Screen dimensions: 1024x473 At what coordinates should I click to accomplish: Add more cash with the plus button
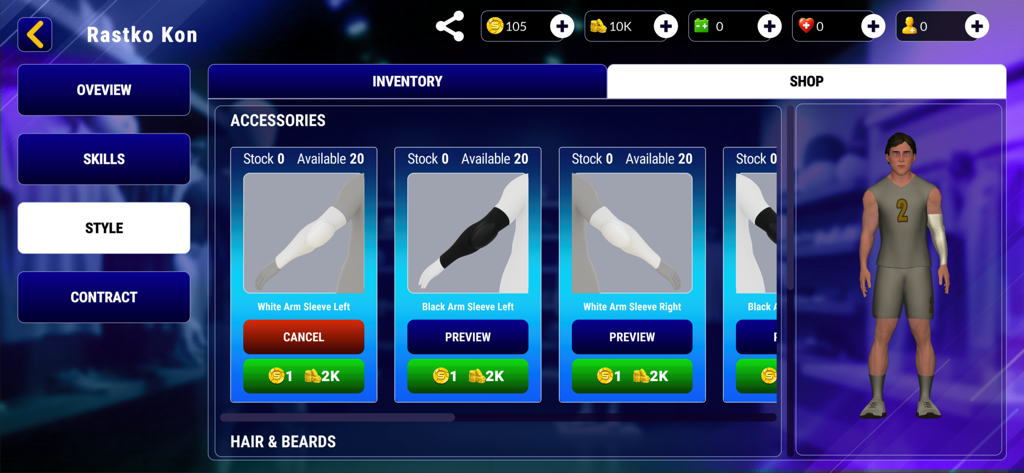tap(665, 26)
